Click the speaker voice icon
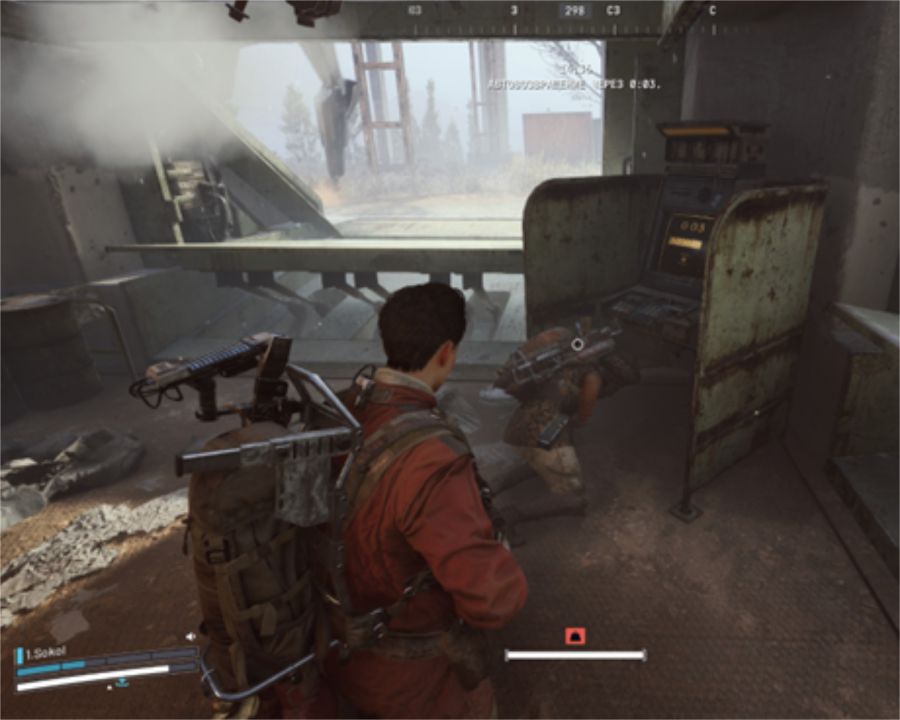The height and width of the screenshot is (720, 900). (189, 635)
